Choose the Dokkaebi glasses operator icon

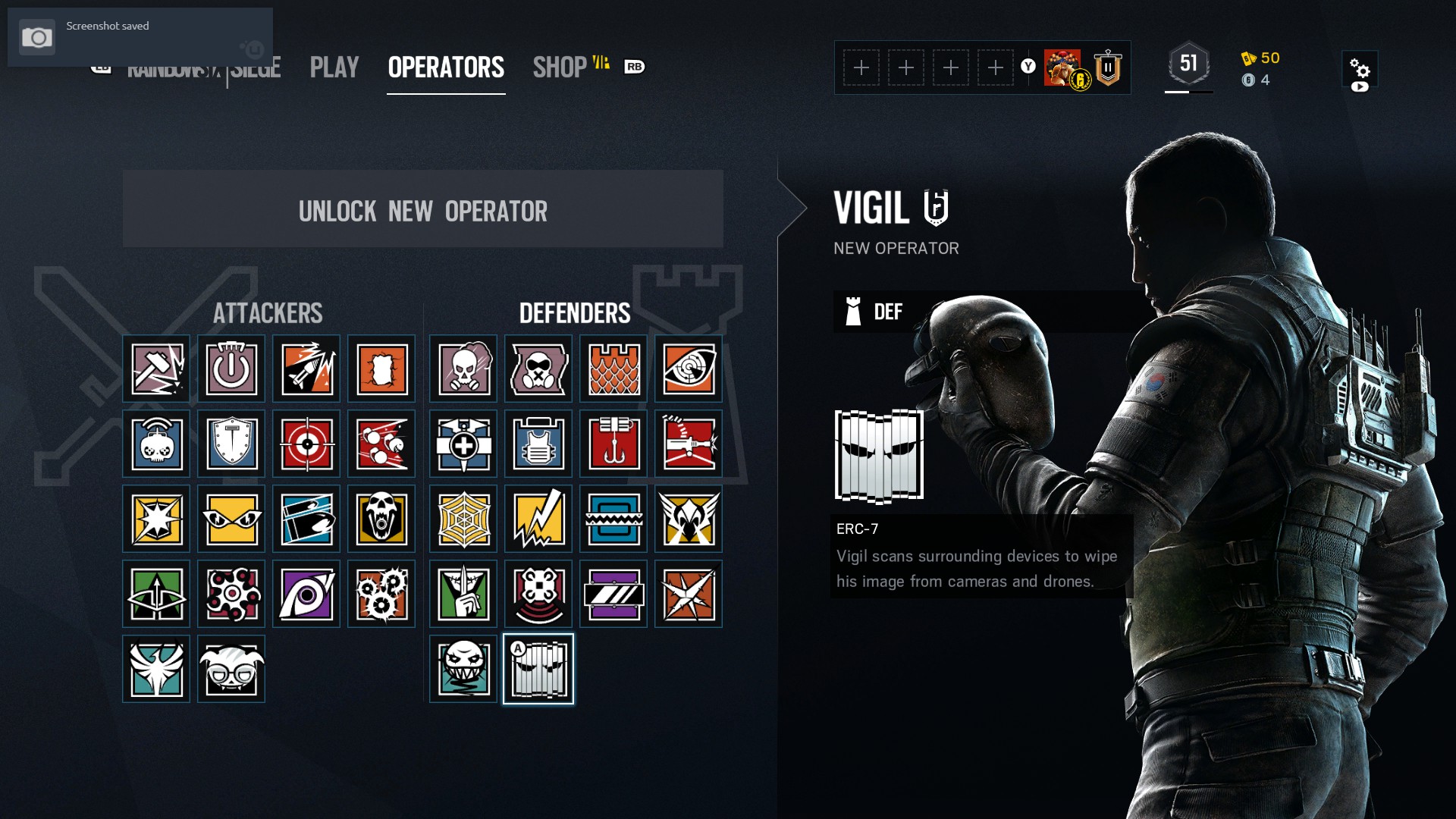[231, 669]
